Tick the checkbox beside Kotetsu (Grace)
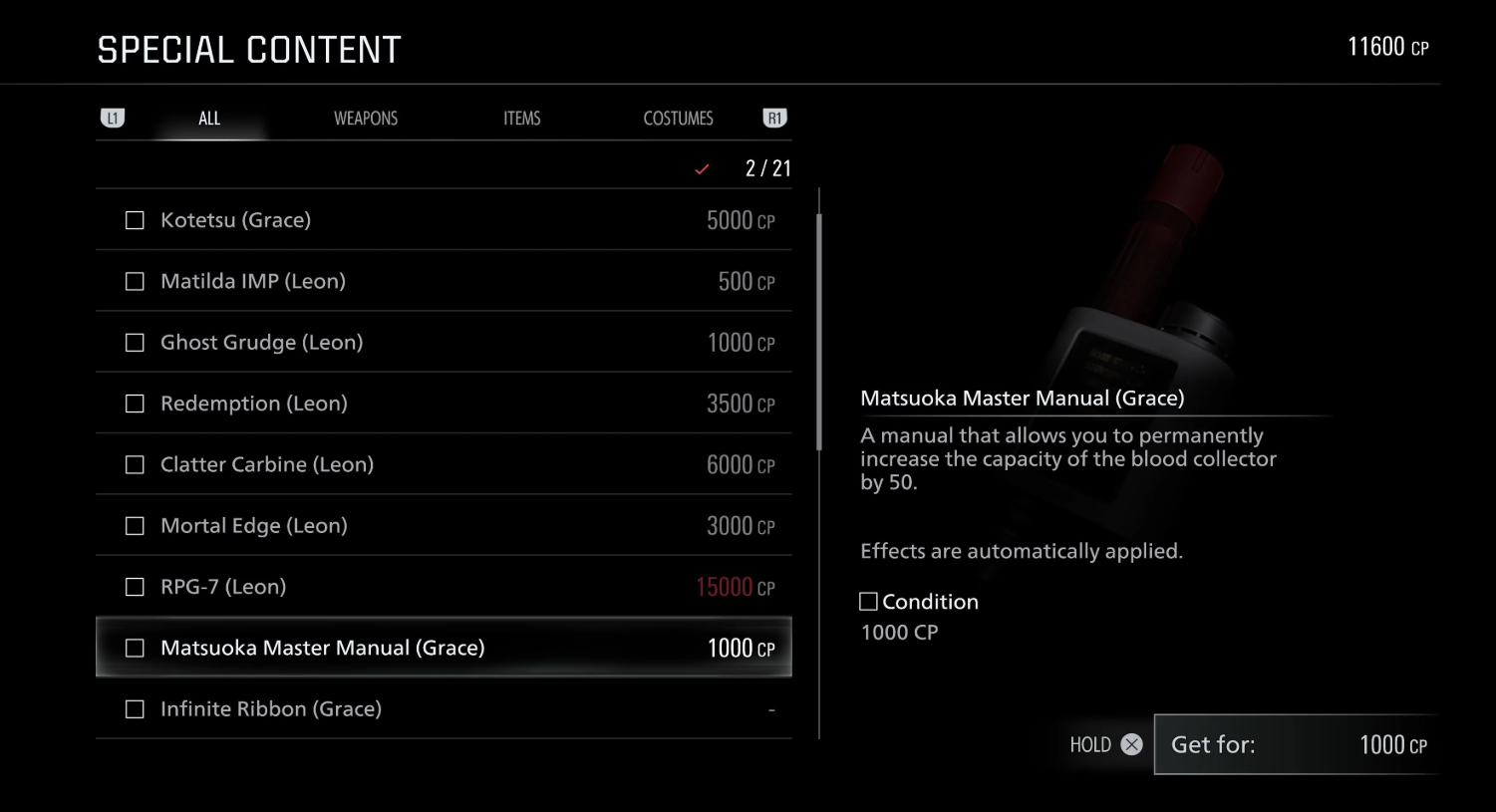The height and width of the screenshot is (812, 1496). click(135, 220)
